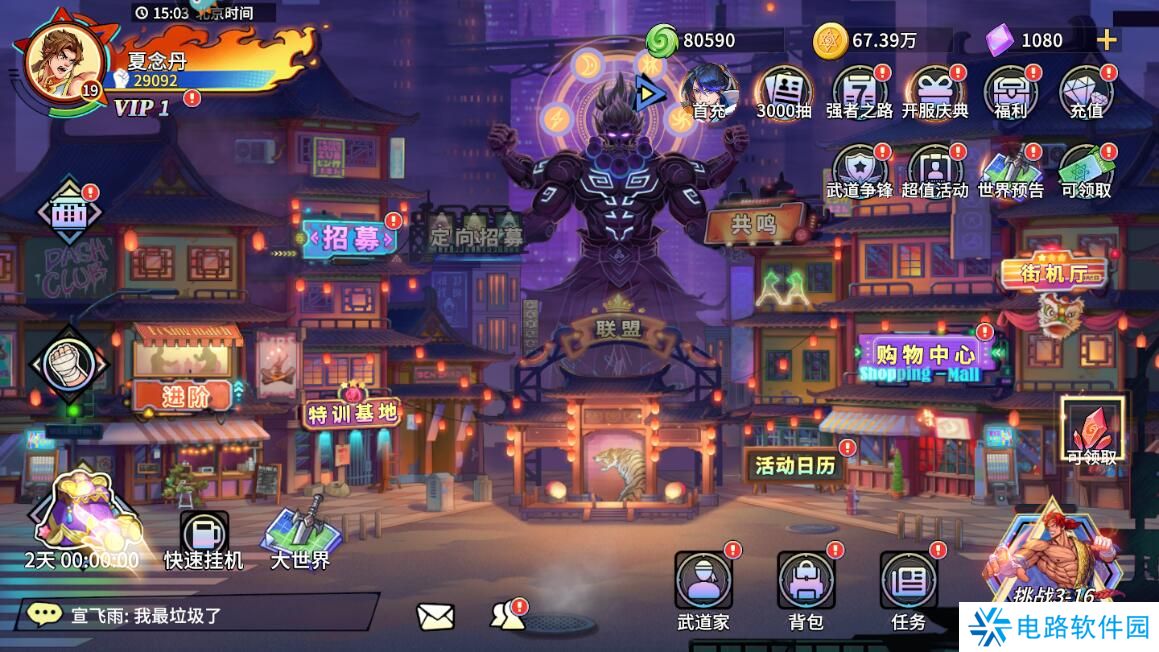Open the friends icon
Image resolution: width=1159 pixels, height=652 pixels.
[x=508, y=617]
